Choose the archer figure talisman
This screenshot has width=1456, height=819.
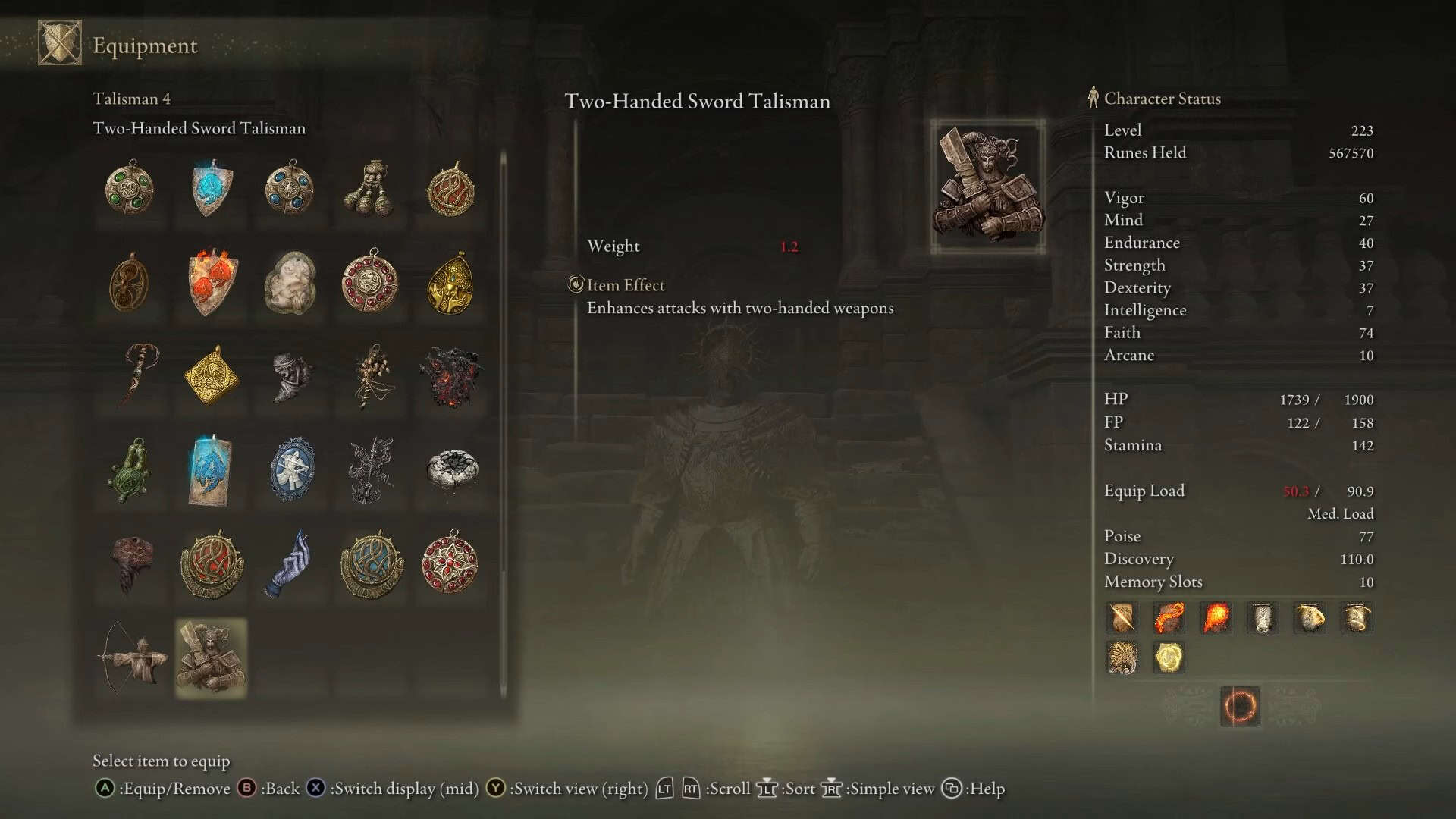pyautogui.click(x=131, y=657)
